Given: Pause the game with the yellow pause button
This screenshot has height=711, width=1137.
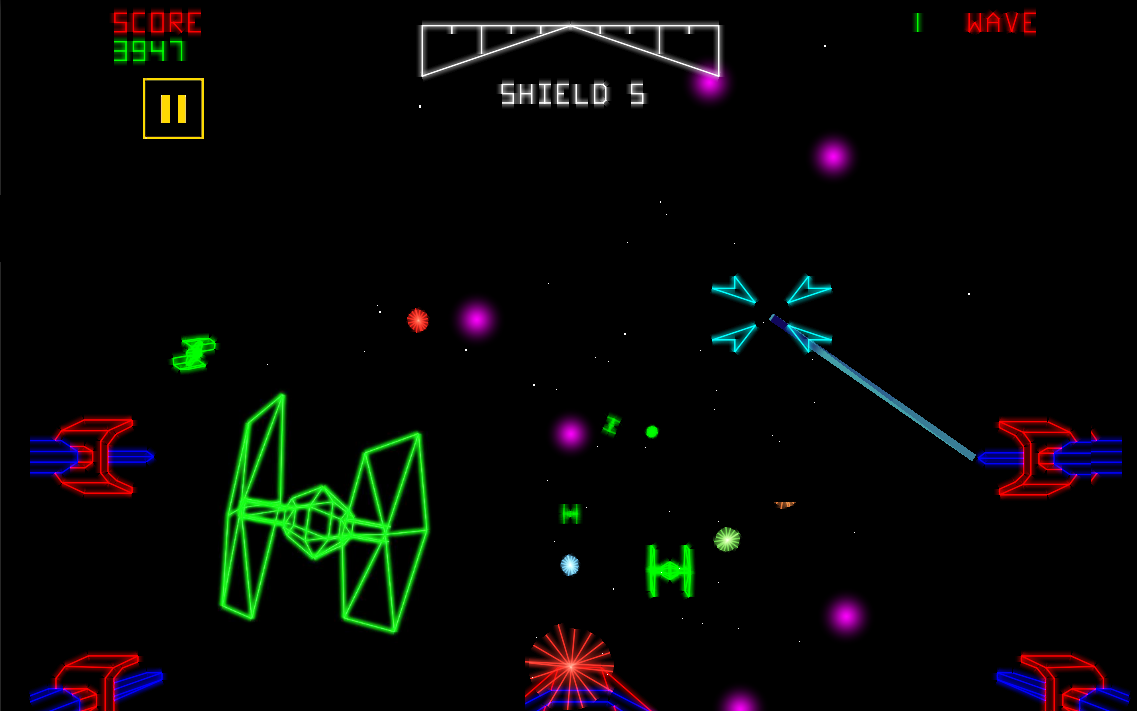Looking at the screenshot, I should coord(173,108).
